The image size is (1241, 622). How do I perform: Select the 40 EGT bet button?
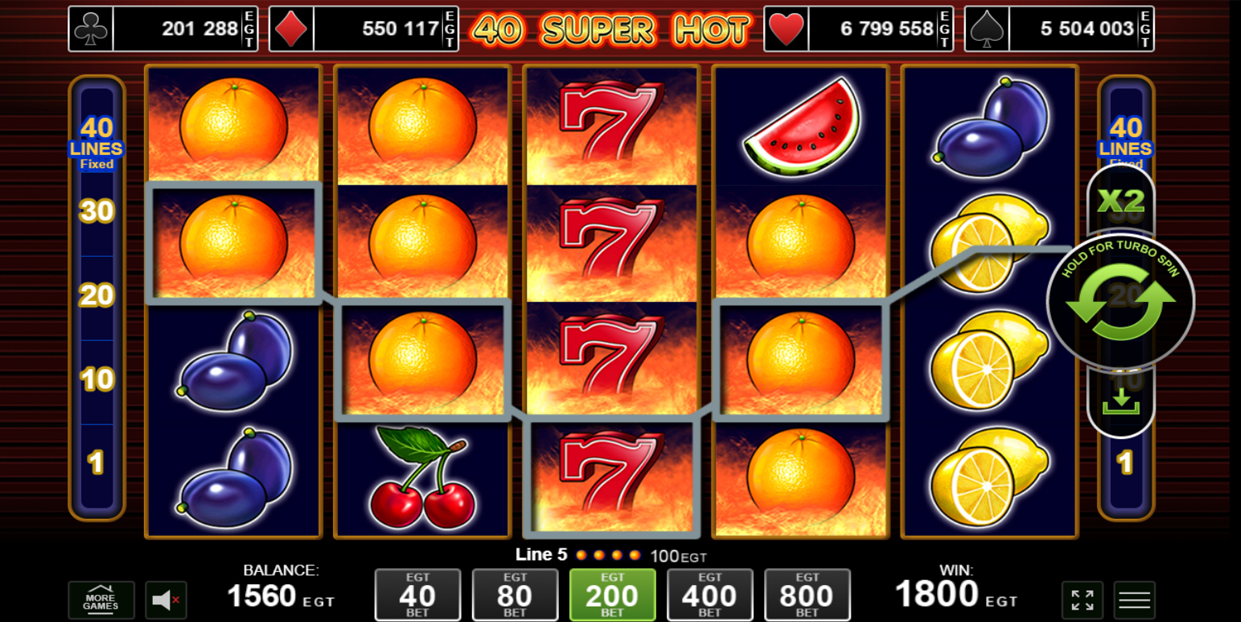point(417,595)
